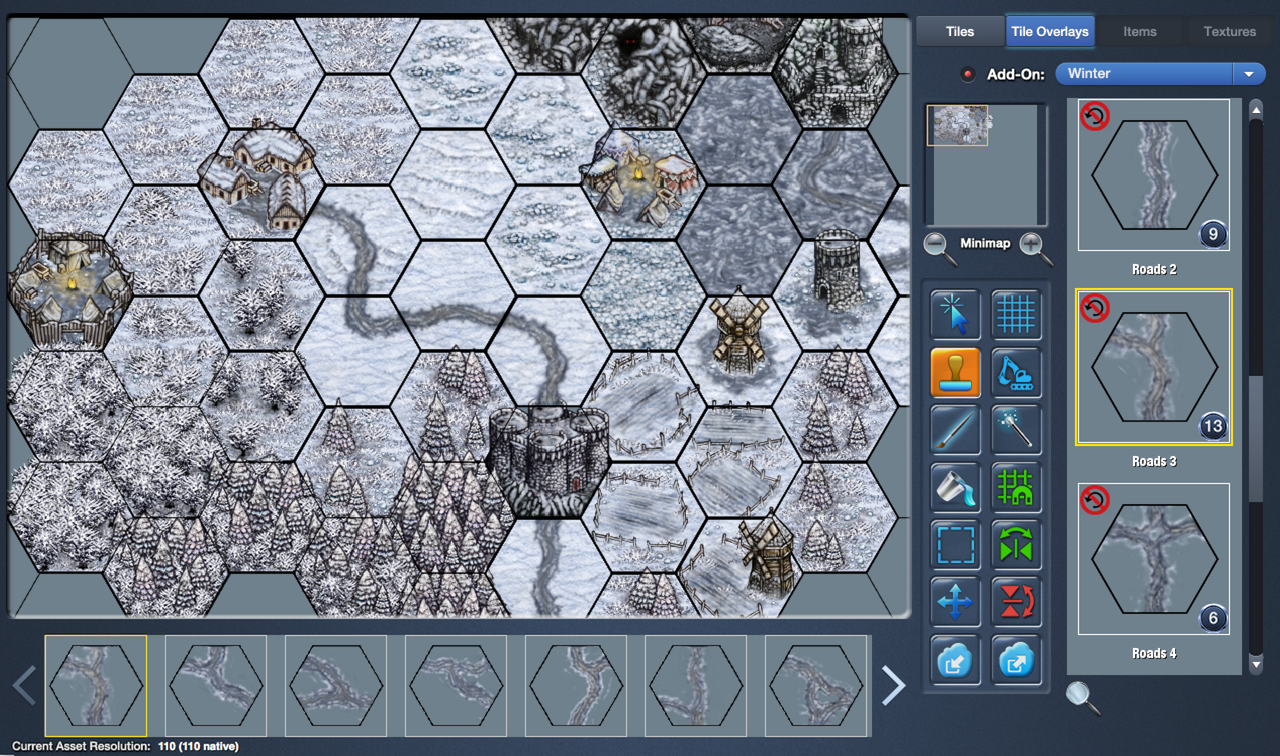Choose the paint bucket fill tool
Screen dimensions: 1280x756
955,488
